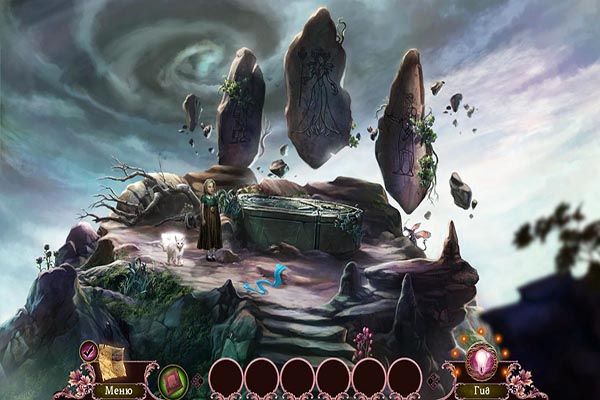This screenshot has height=400, width=600.
Task: Open the Меню button
Action: (116, 390)
